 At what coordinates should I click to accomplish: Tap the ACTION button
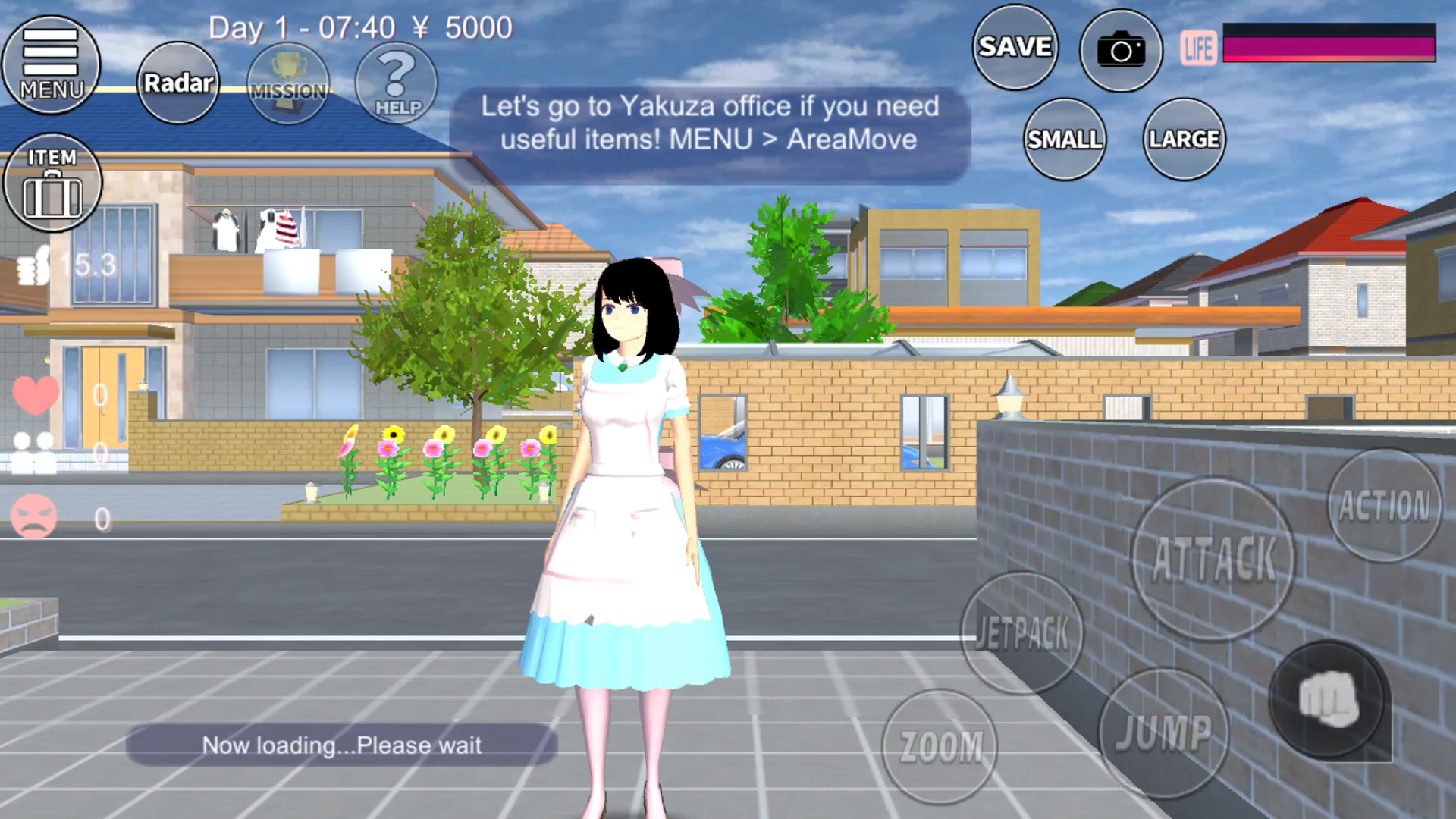1384,506
